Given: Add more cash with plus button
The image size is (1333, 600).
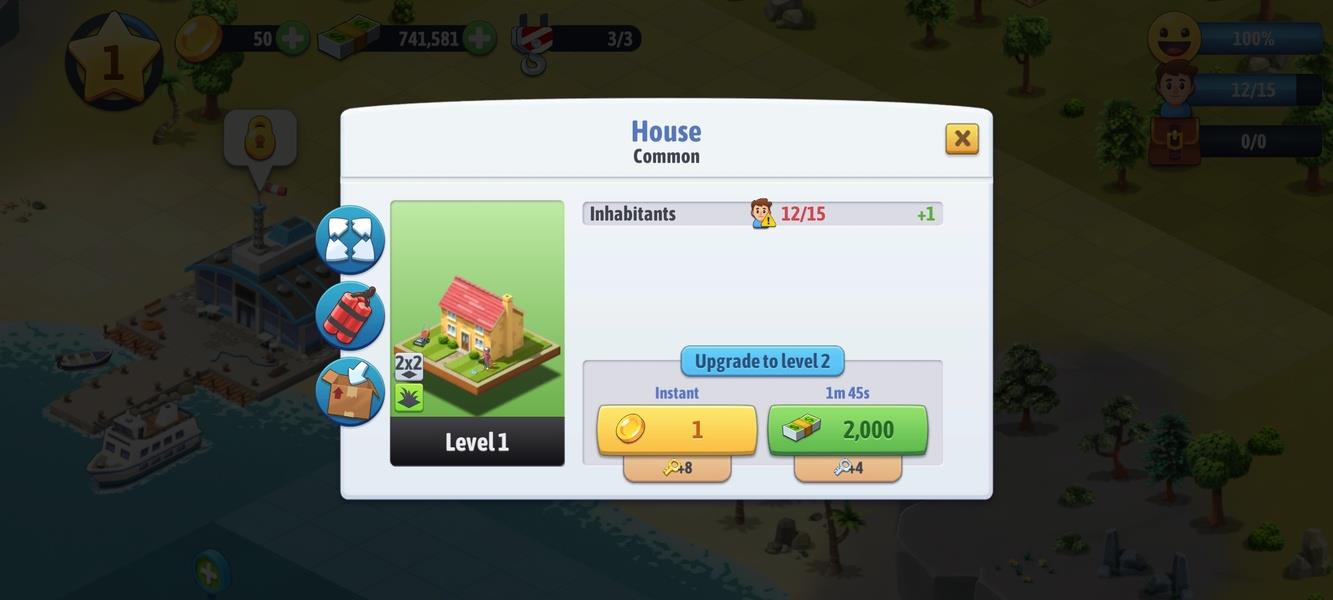Looking at the screenshot, I should coord(478,39).
